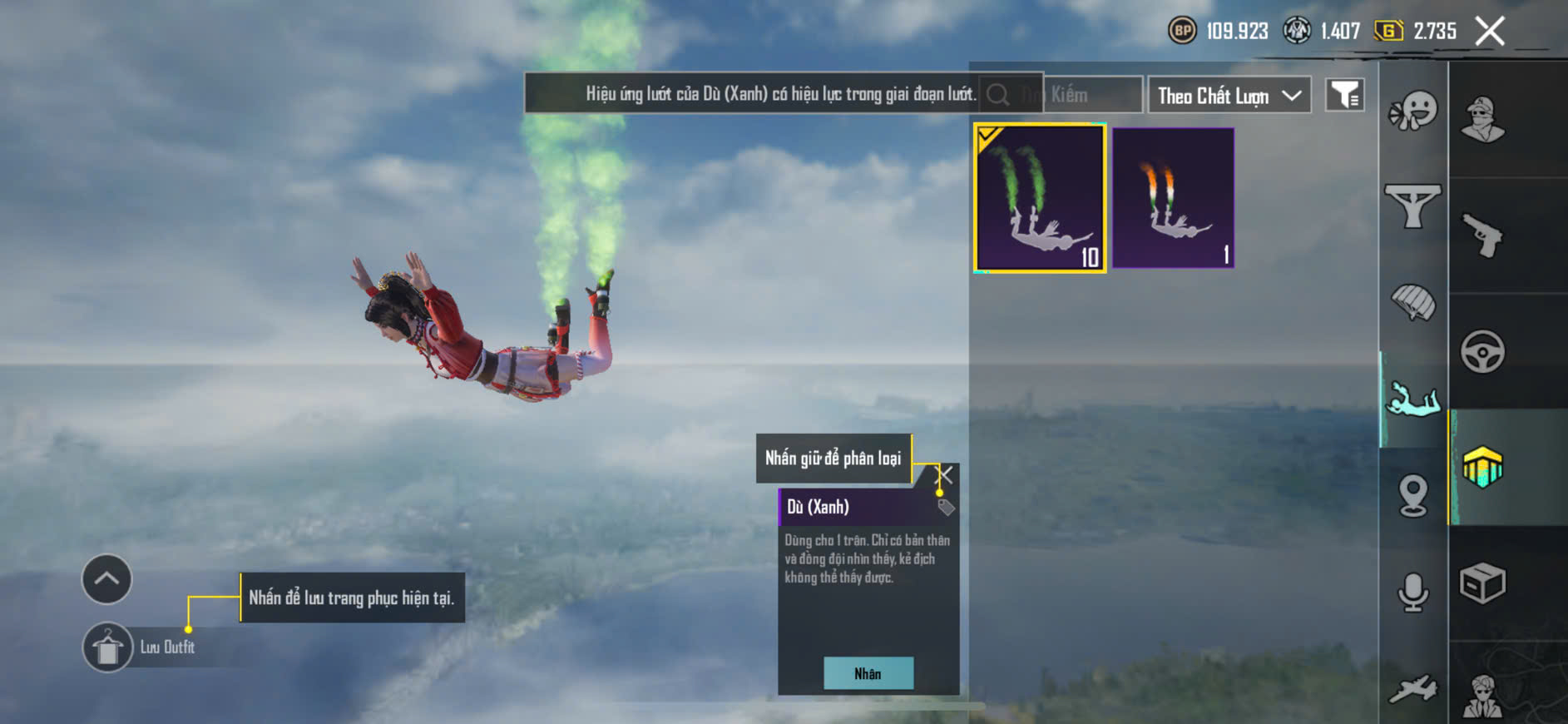The width and height of the screenshot is (1568, 724).
Task: Switch to the emote face tab
Action: (1412, 112)
